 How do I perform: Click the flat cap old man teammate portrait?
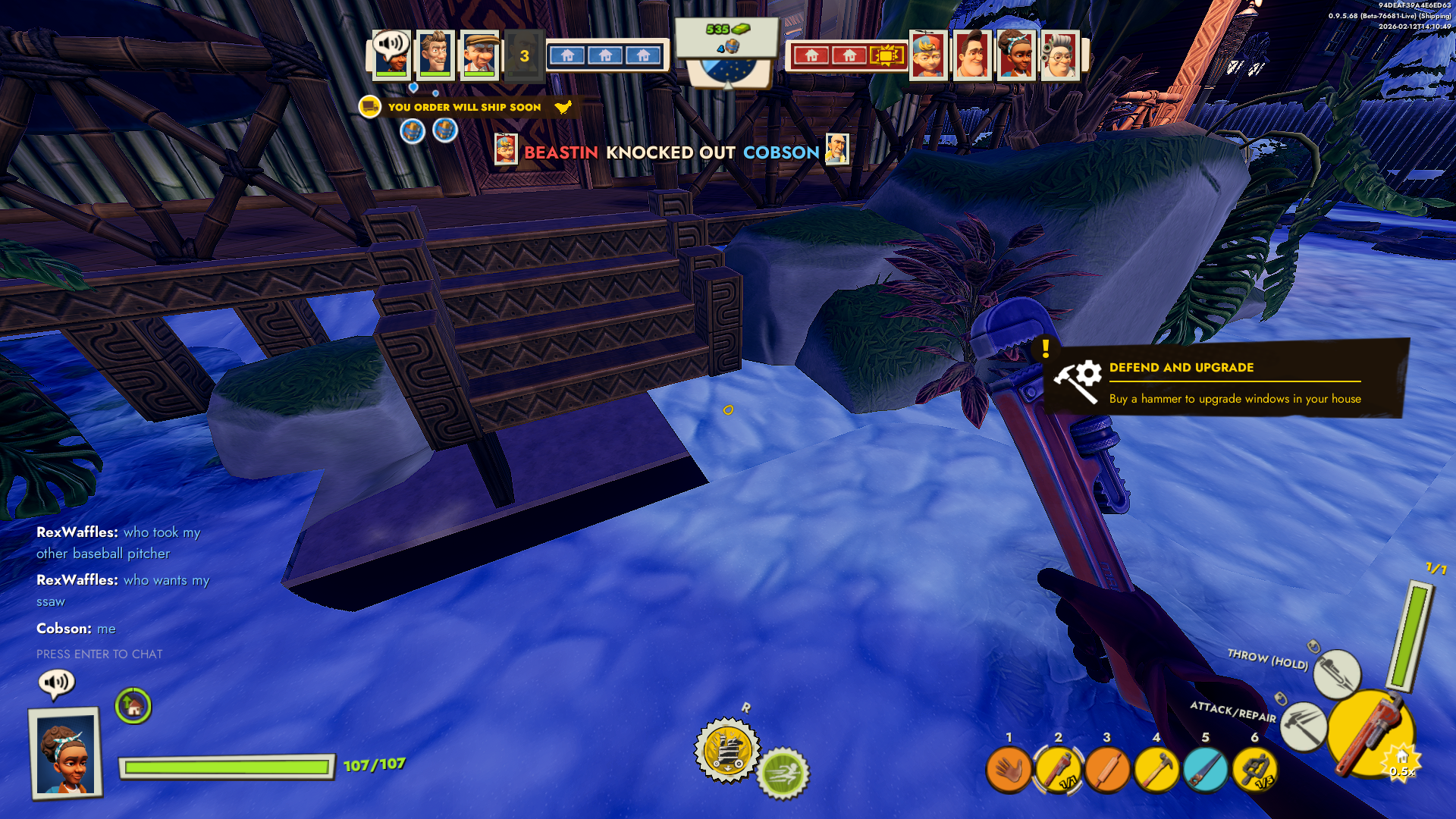click(480, 55)
